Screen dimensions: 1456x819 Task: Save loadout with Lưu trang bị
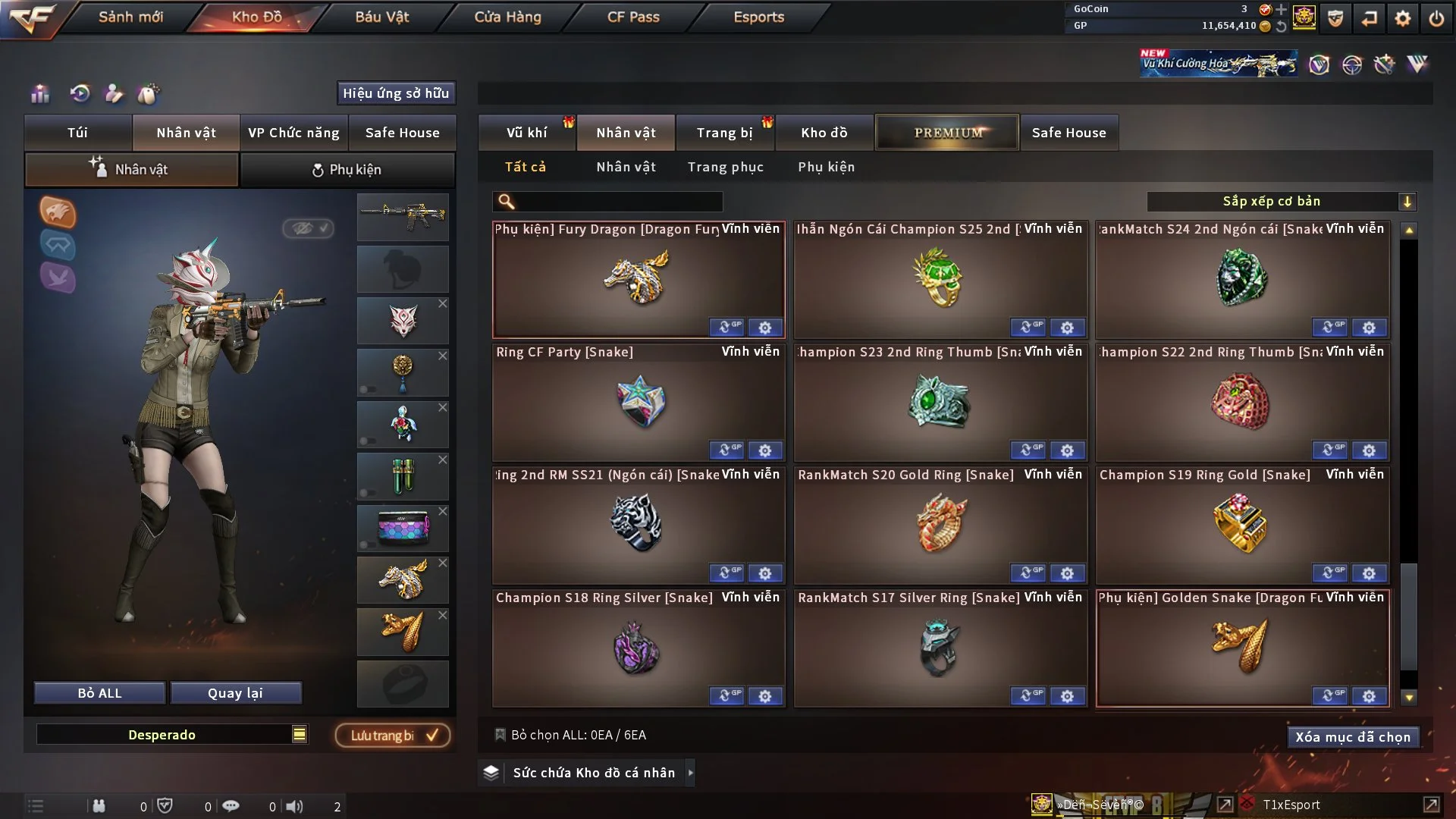click(x=393, y=736)
